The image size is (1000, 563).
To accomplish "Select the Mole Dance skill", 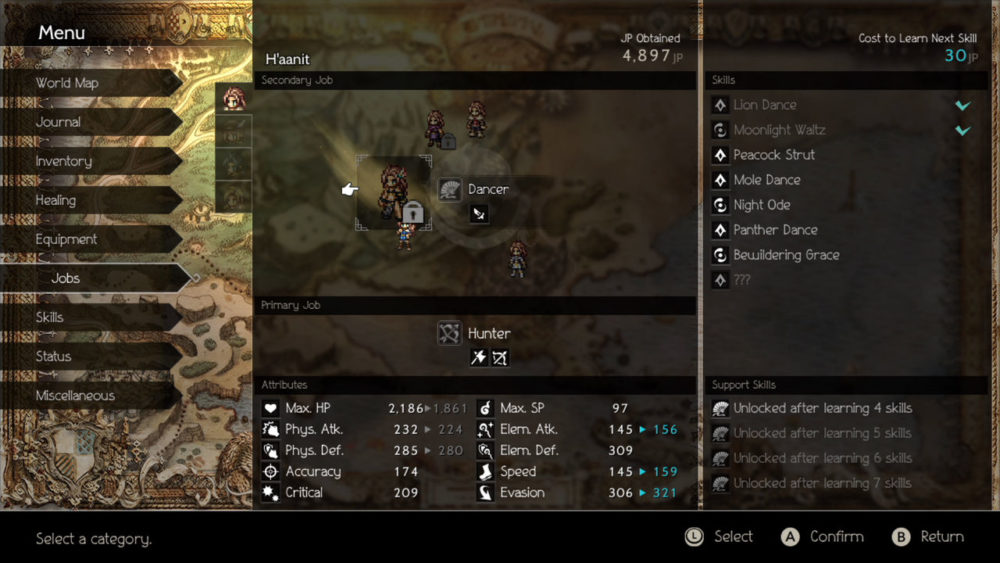I will (x=767, y=180).
